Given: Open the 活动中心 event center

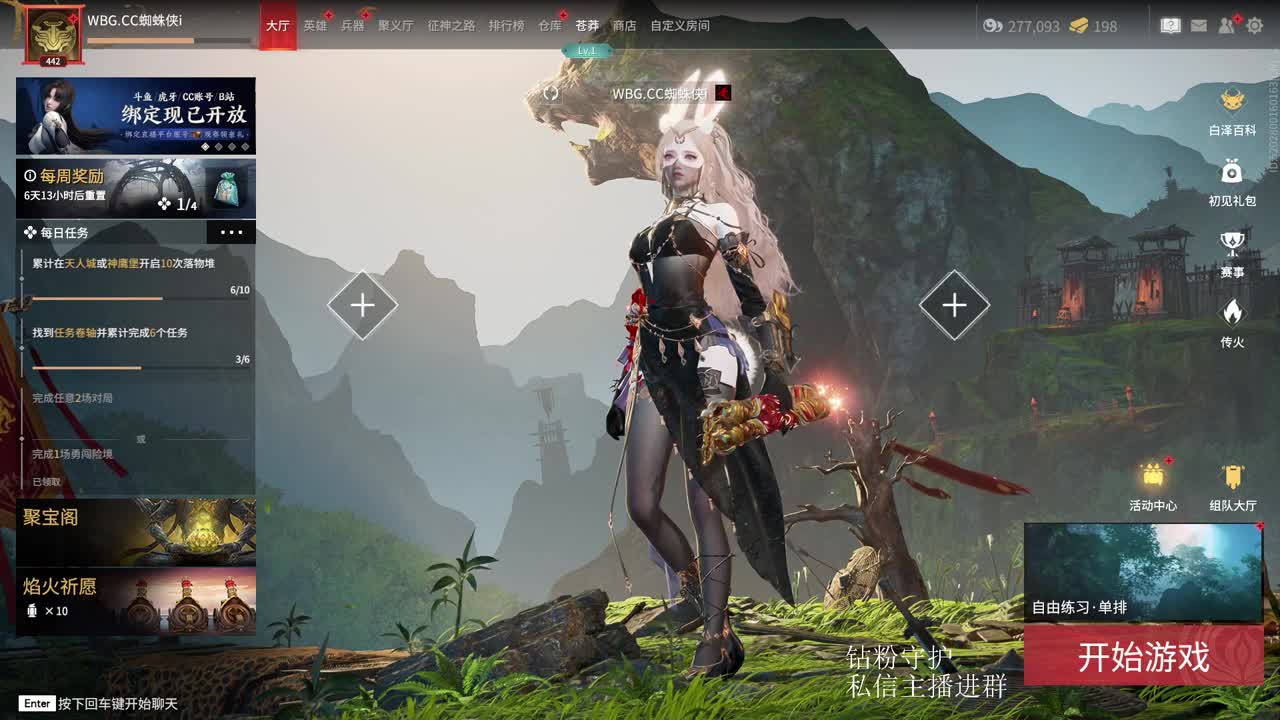Looking at the screenshot, I should pyautogui.click(x=1153, y=486).
